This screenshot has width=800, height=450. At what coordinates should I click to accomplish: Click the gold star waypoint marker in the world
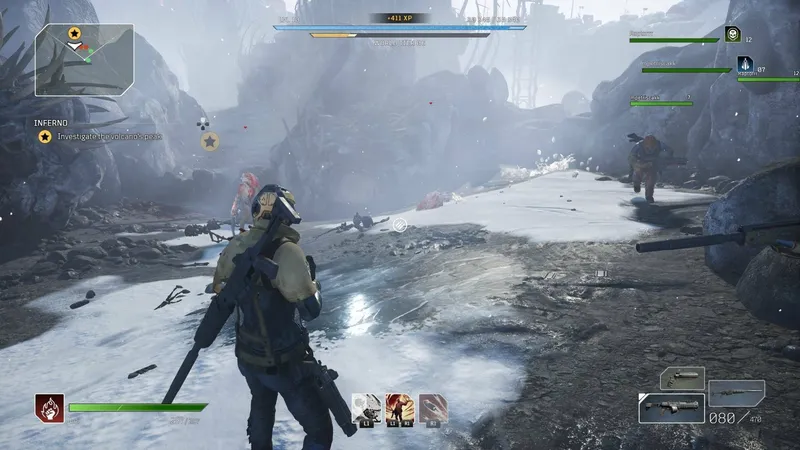pyautogui.click(x=210, y=142)
